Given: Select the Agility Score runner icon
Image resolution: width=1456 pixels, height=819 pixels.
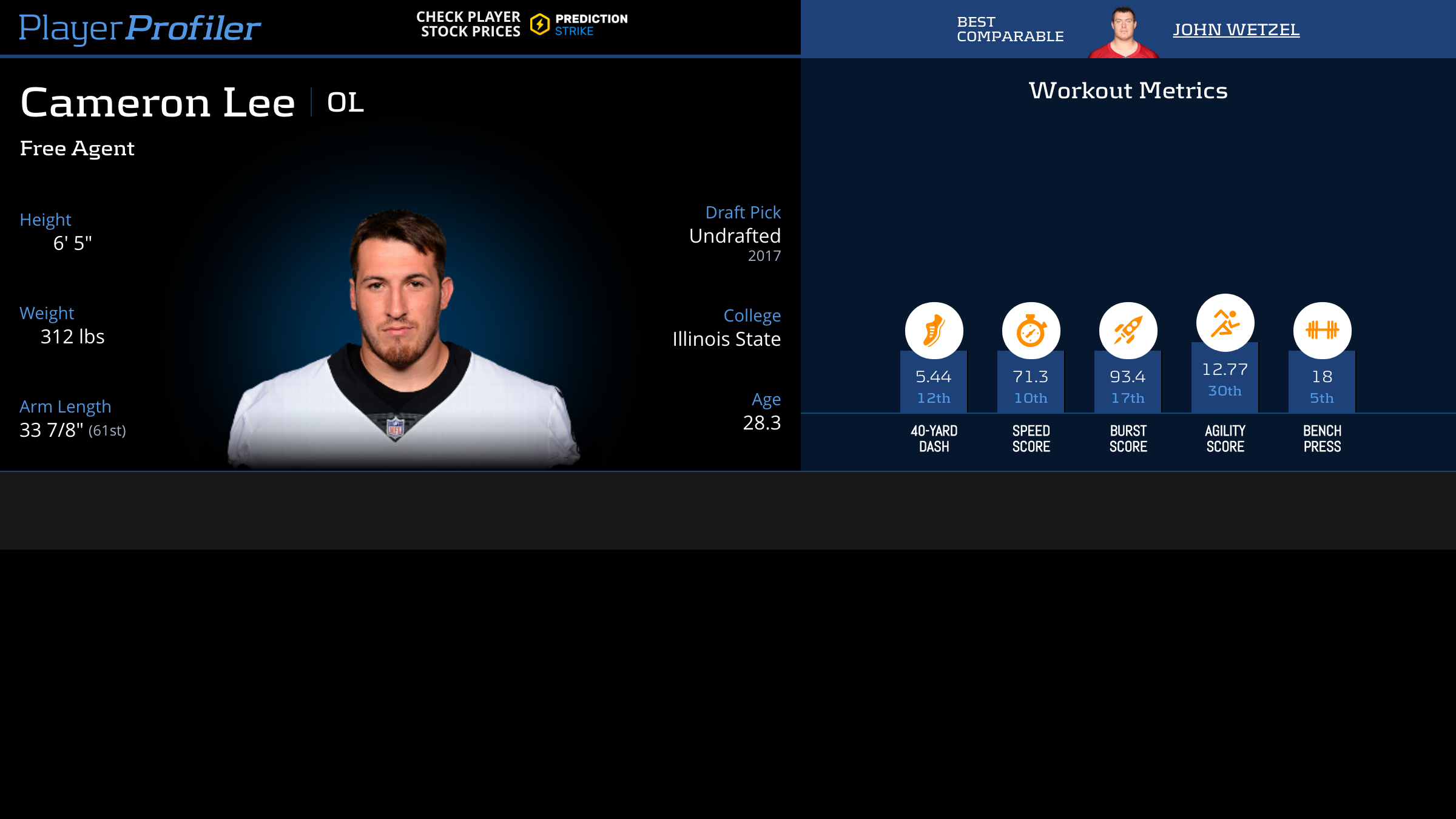Looking at the screenshot, I should tap(1225, 323).
